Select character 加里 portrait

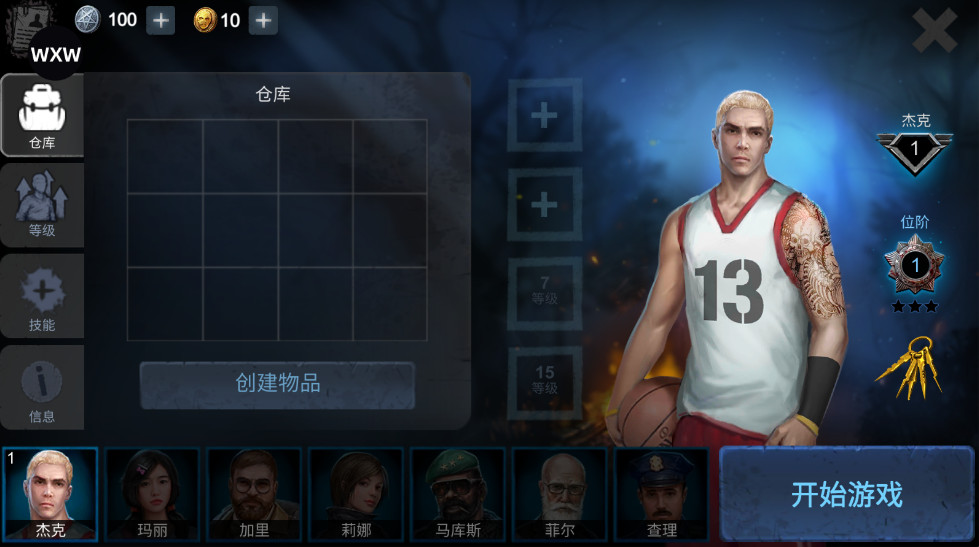tap(254, 494)
